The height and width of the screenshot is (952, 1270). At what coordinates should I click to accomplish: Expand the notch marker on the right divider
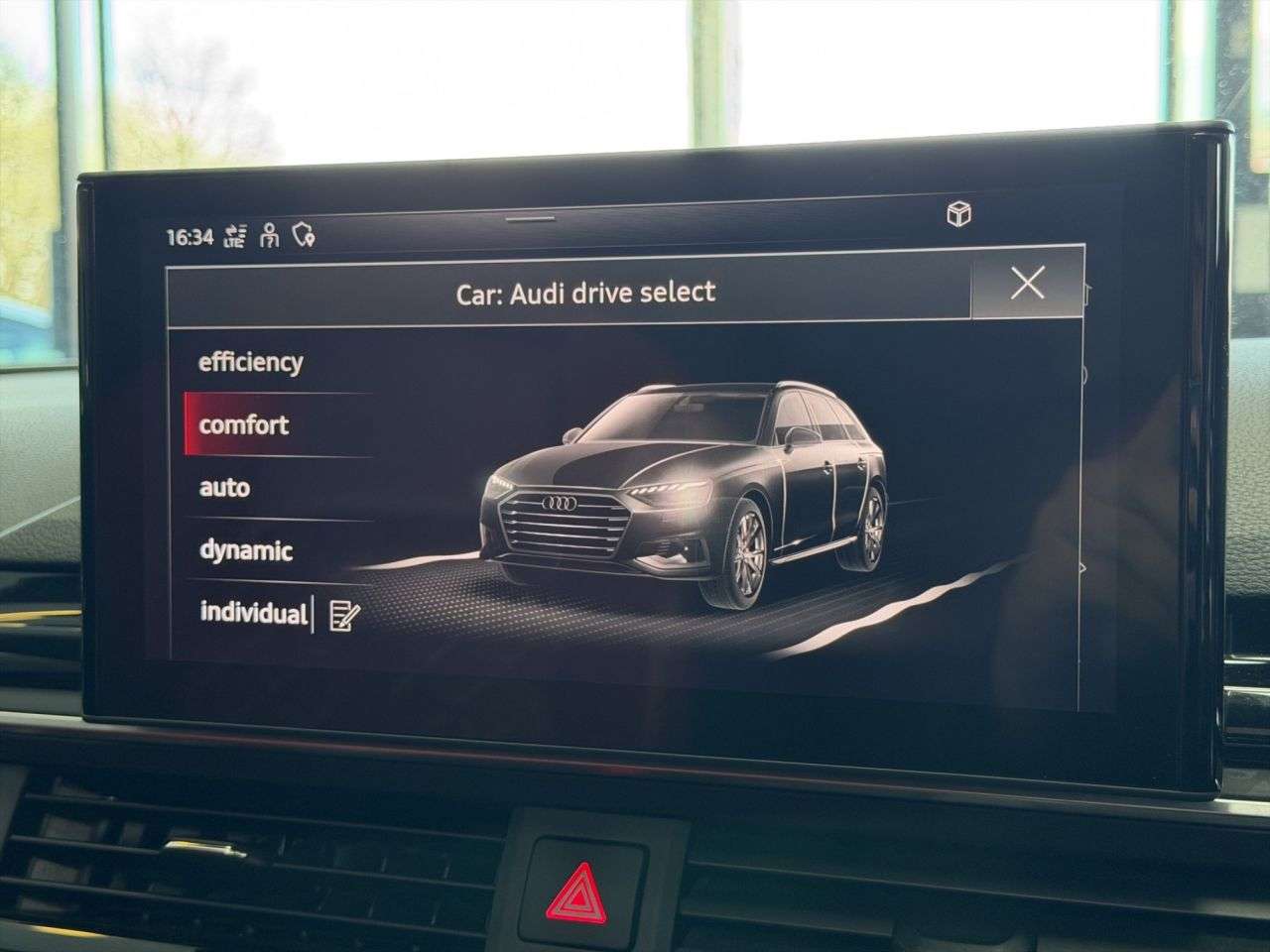[1083, 375]
